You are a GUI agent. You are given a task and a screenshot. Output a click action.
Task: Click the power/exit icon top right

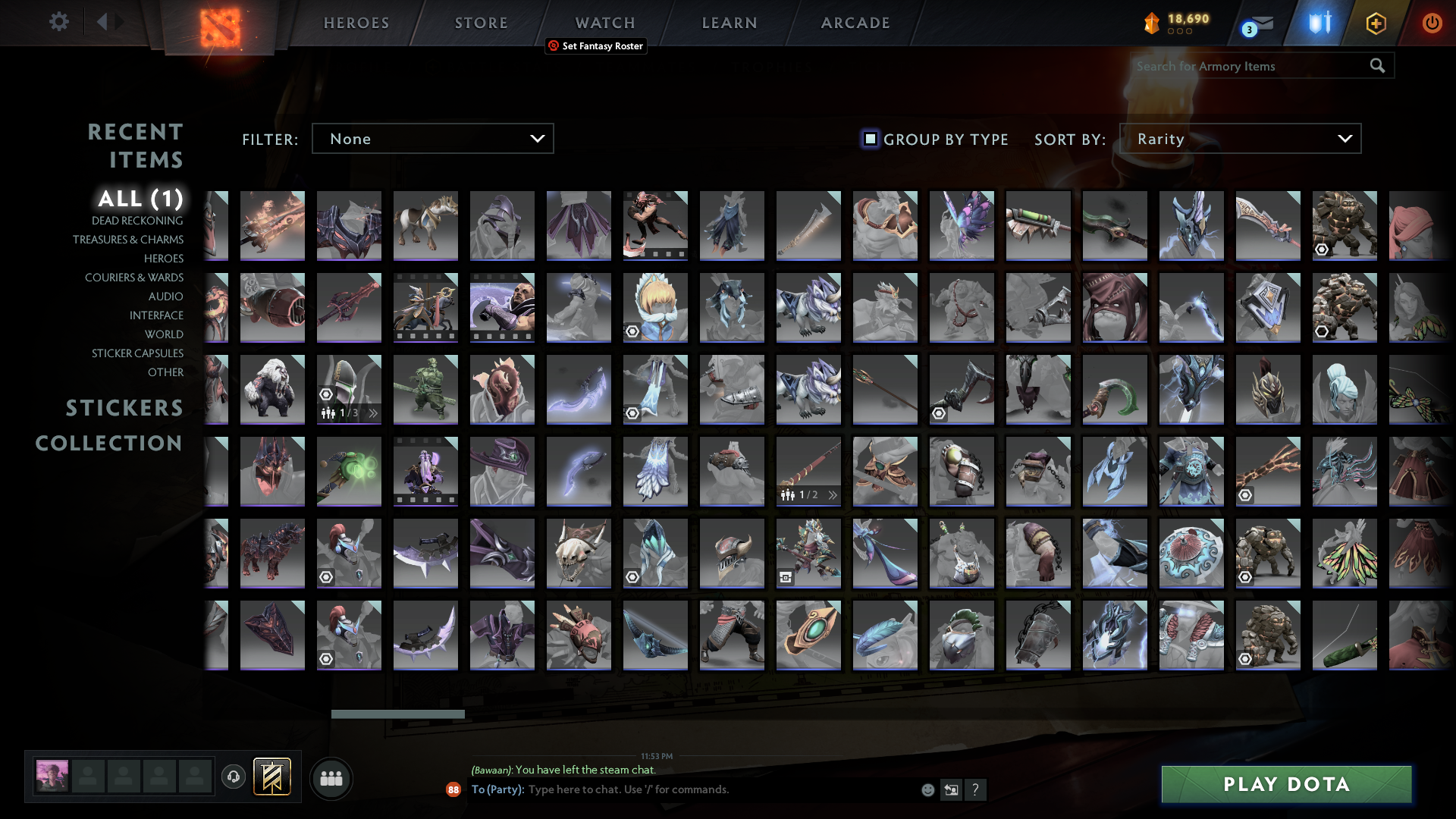(x=1432, y=23)
